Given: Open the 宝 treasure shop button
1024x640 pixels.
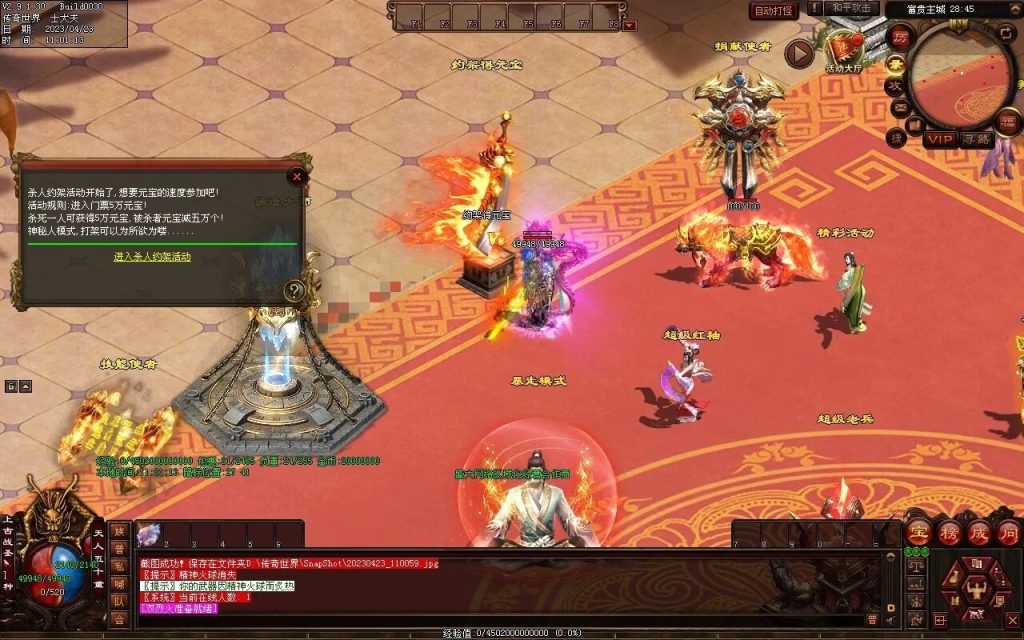Looking at the screenshot, I should 919,532.
